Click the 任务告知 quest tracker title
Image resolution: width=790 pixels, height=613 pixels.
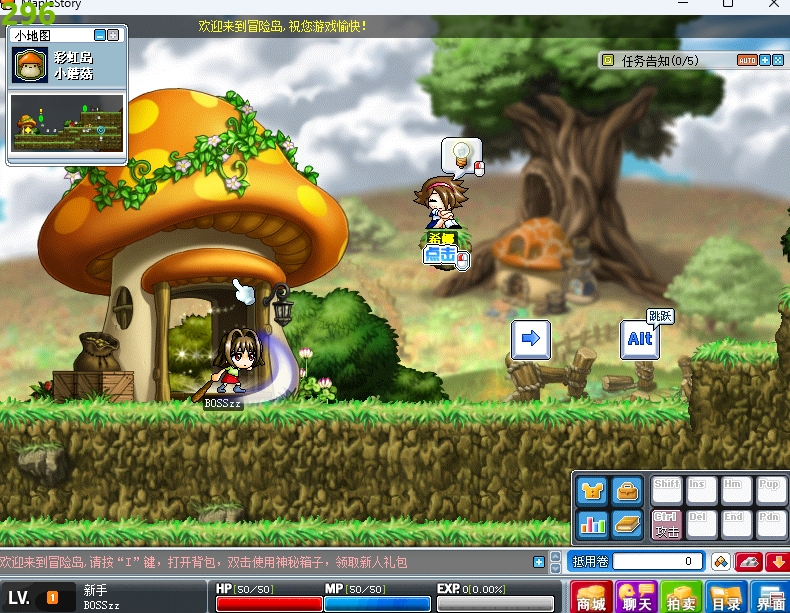pos(659,60)
